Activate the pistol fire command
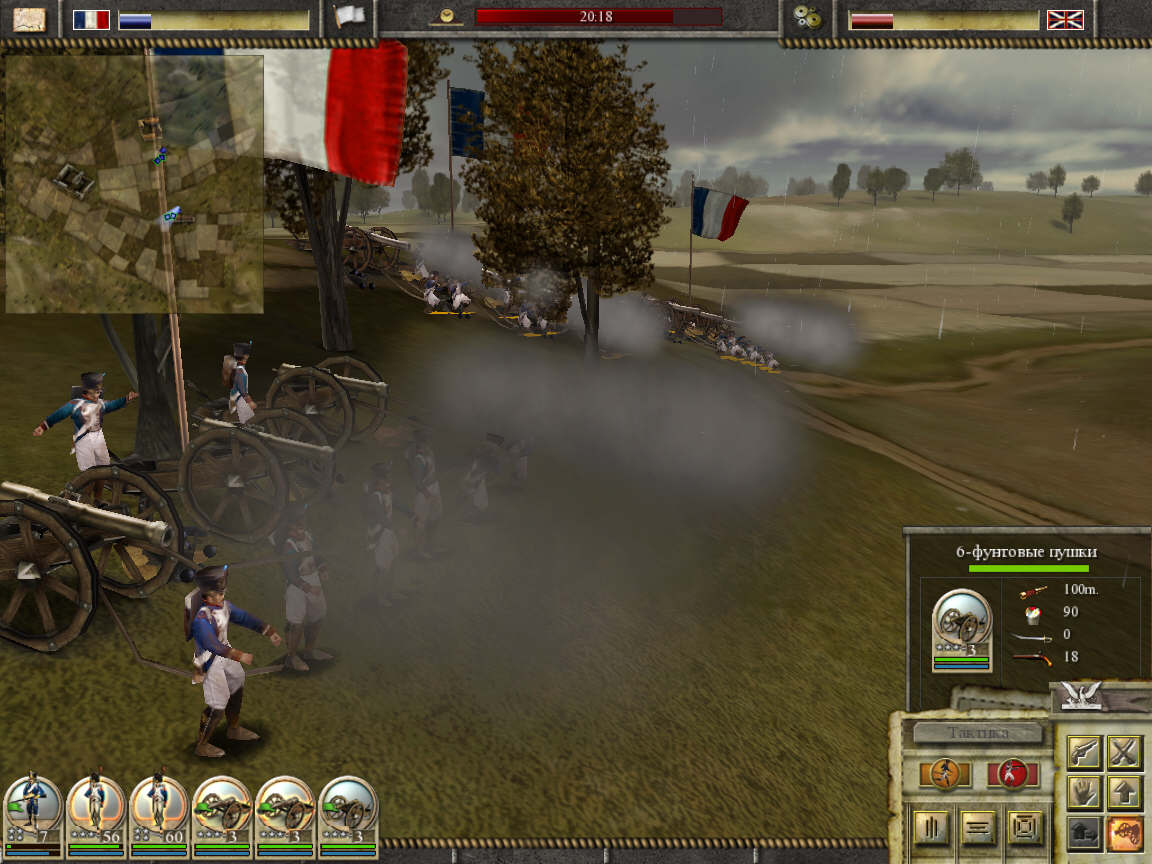 (x=1085, y=752)
